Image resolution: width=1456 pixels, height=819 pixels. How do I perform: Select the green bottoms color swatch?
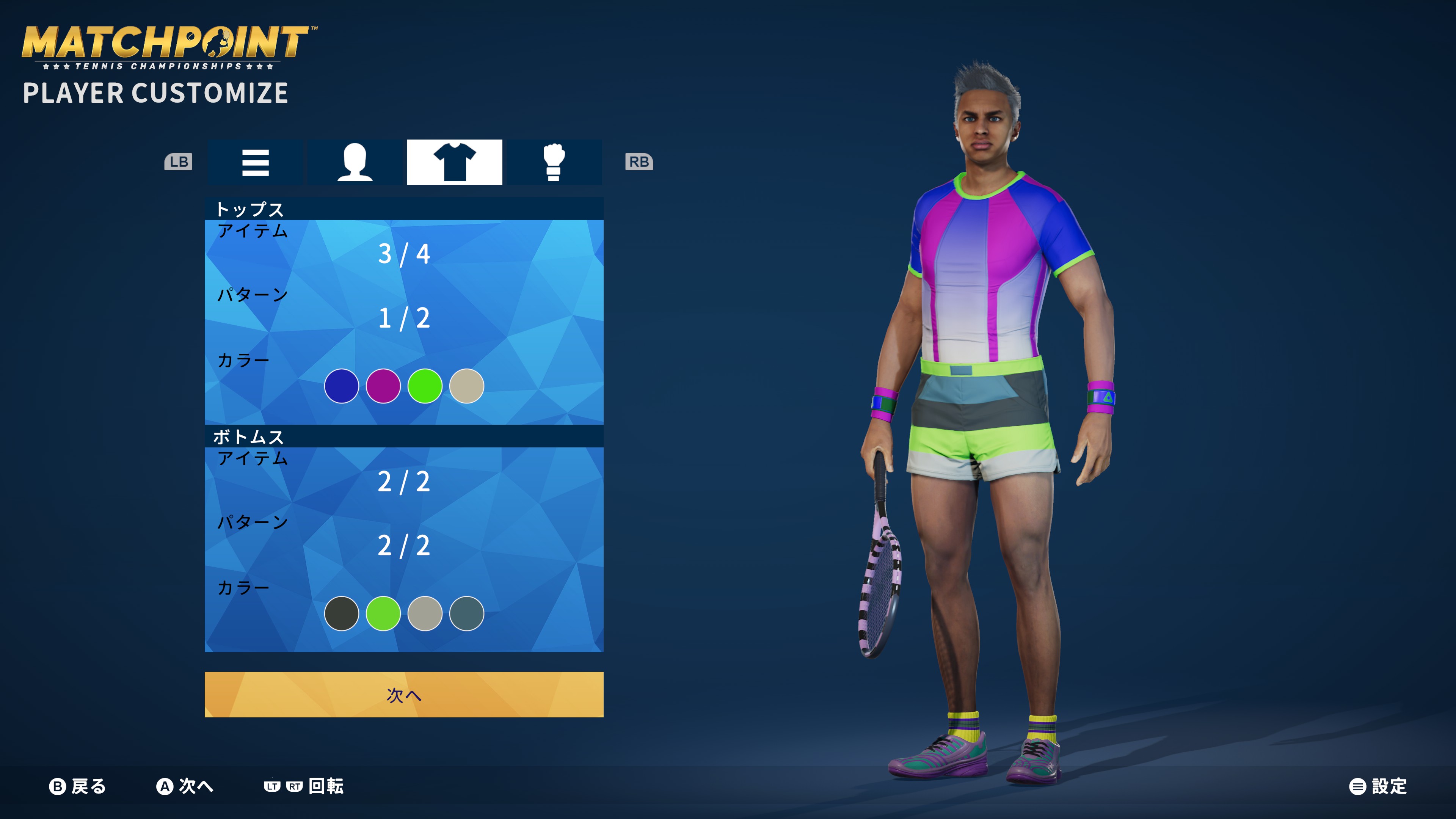pos(383,613)
